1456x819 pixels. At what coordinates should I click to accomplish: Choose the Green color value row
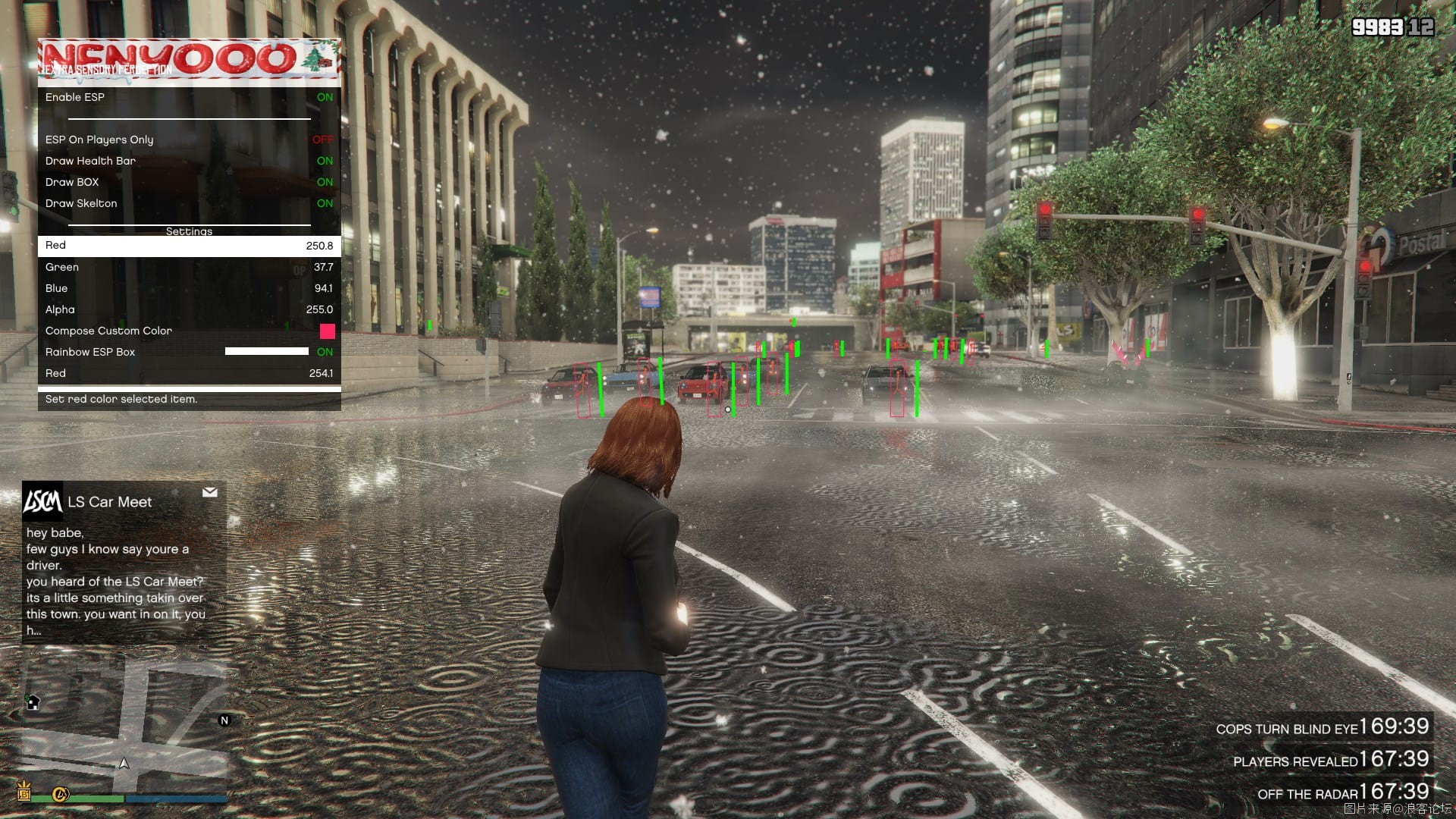pyautogui.click(x=189, y=267)
